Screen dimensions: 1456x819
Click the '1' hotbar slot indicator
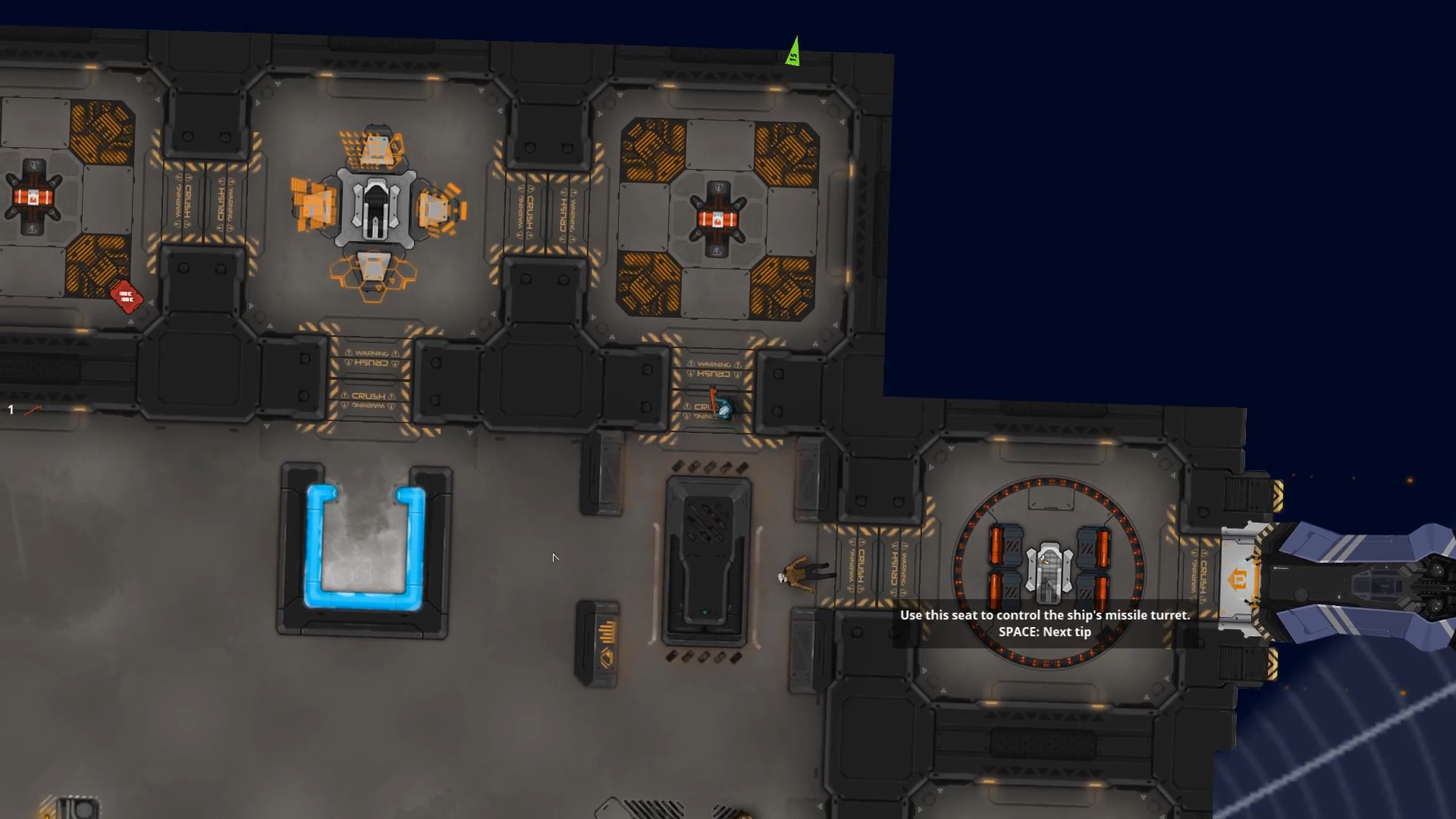[11, 408]
